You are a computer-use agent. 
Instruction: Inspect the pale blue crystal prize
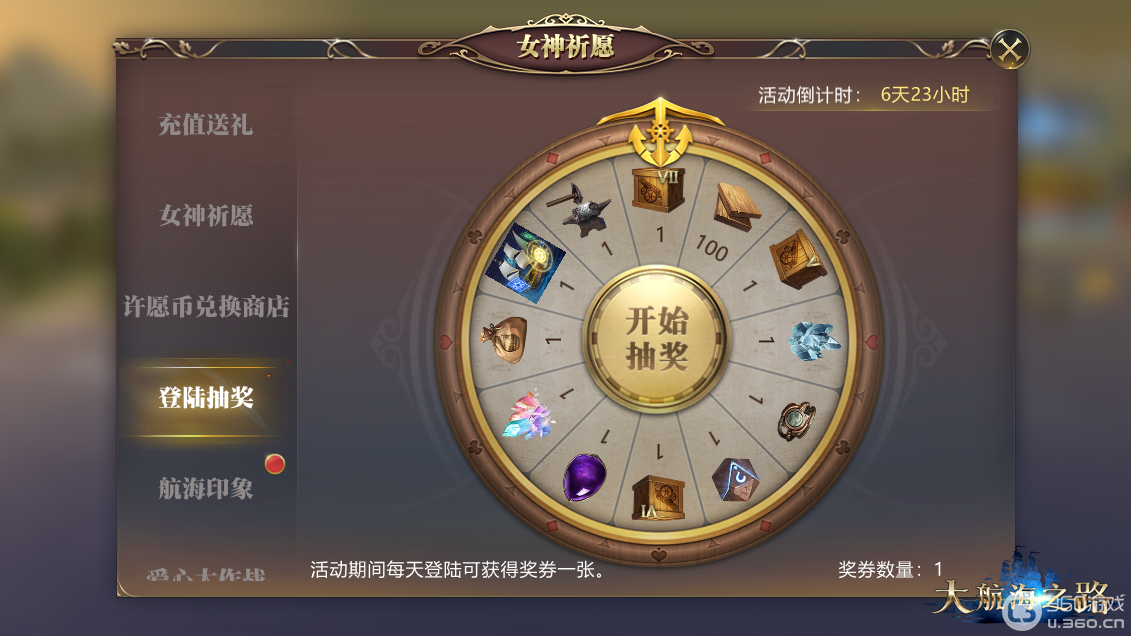pyautogui.click(x=814, y=340)
